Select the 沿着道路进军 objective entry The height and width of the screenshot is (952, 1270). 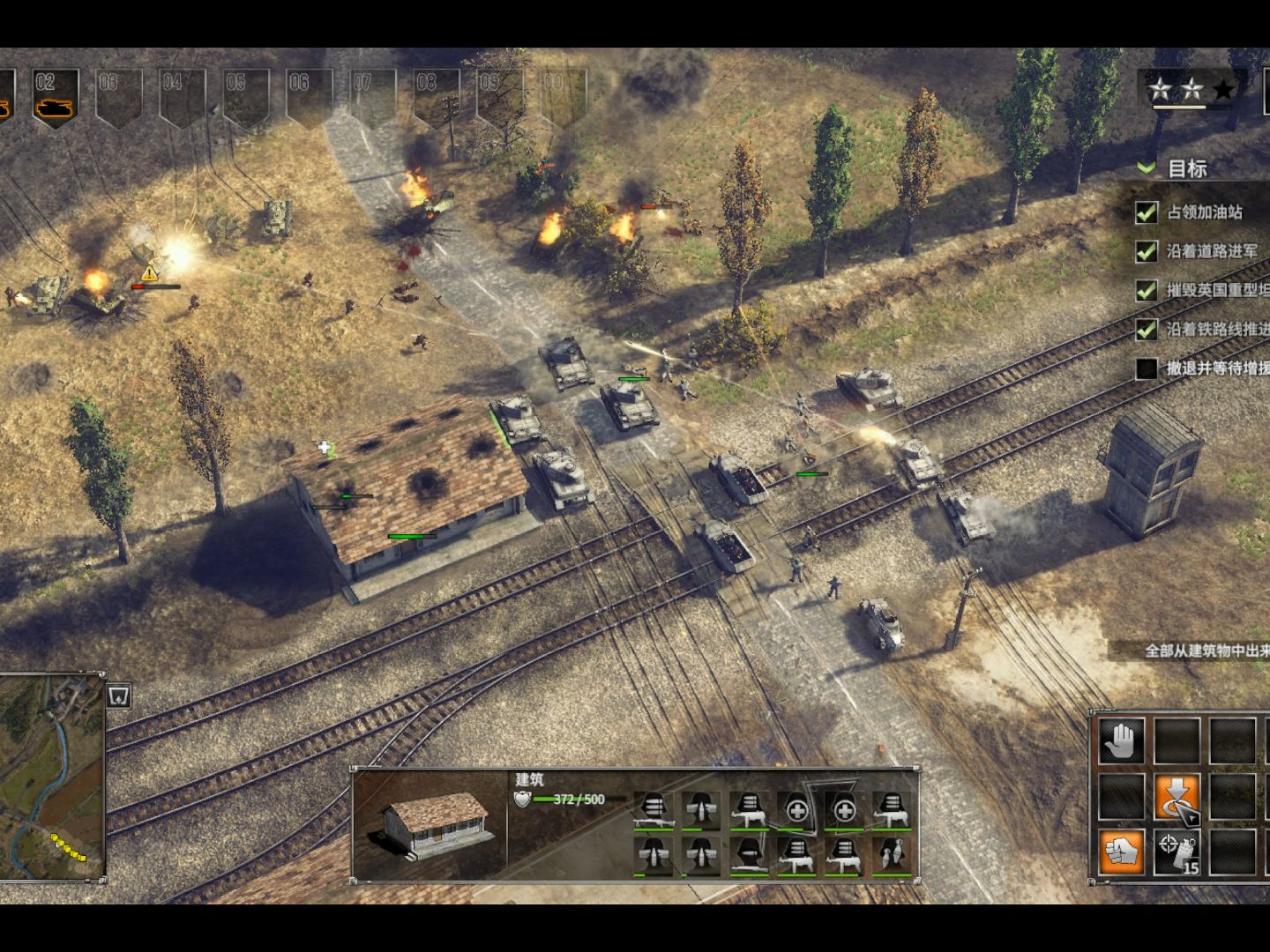(1212, 251)
